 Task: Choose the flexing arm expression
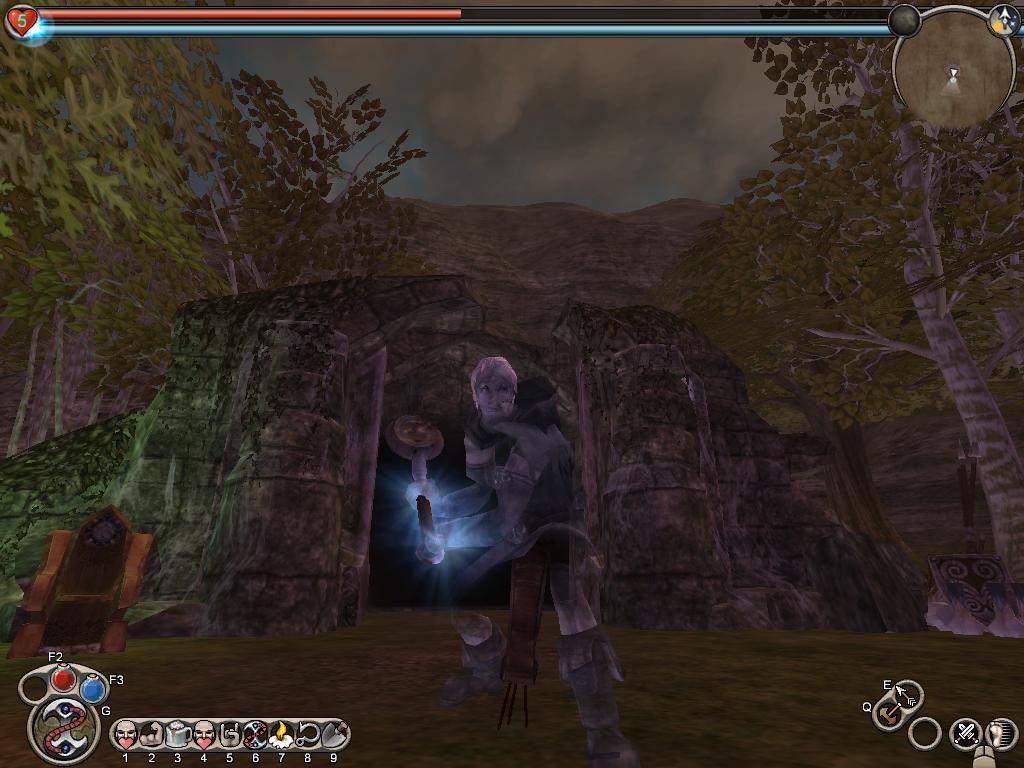tap(152, 736)
